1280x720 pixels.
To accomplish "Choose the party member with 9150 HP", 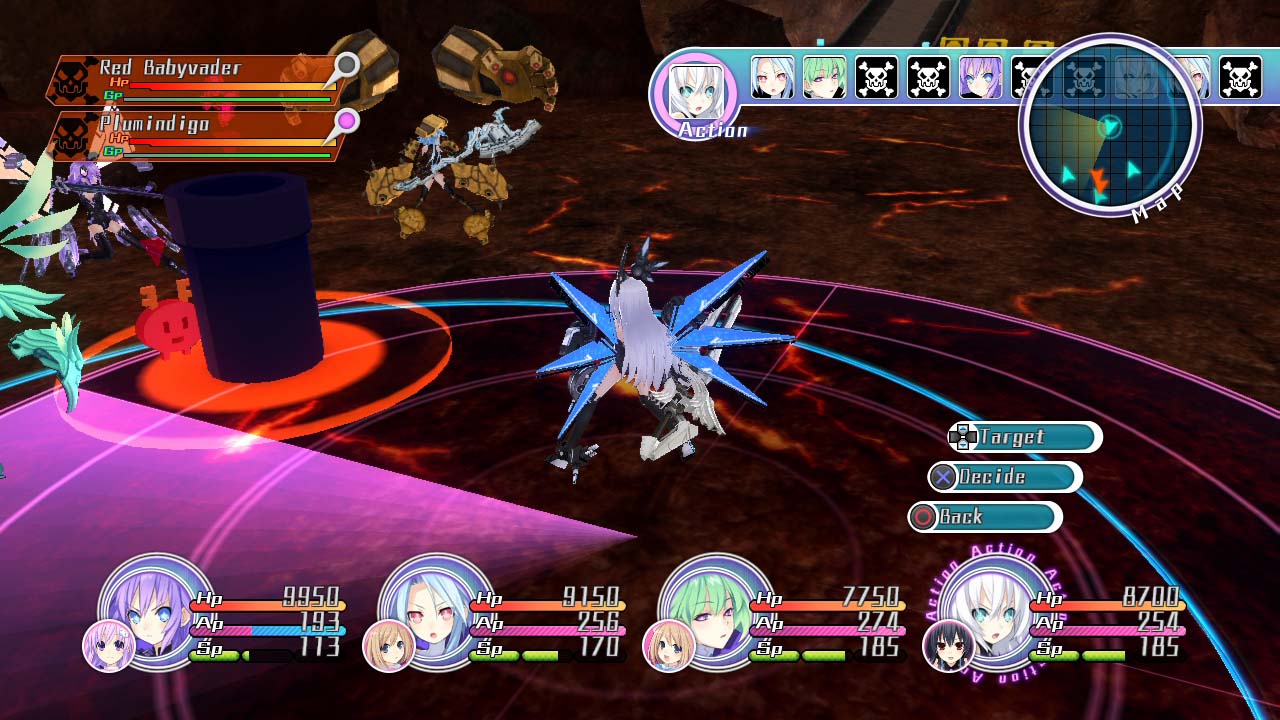I will (436, 610).
